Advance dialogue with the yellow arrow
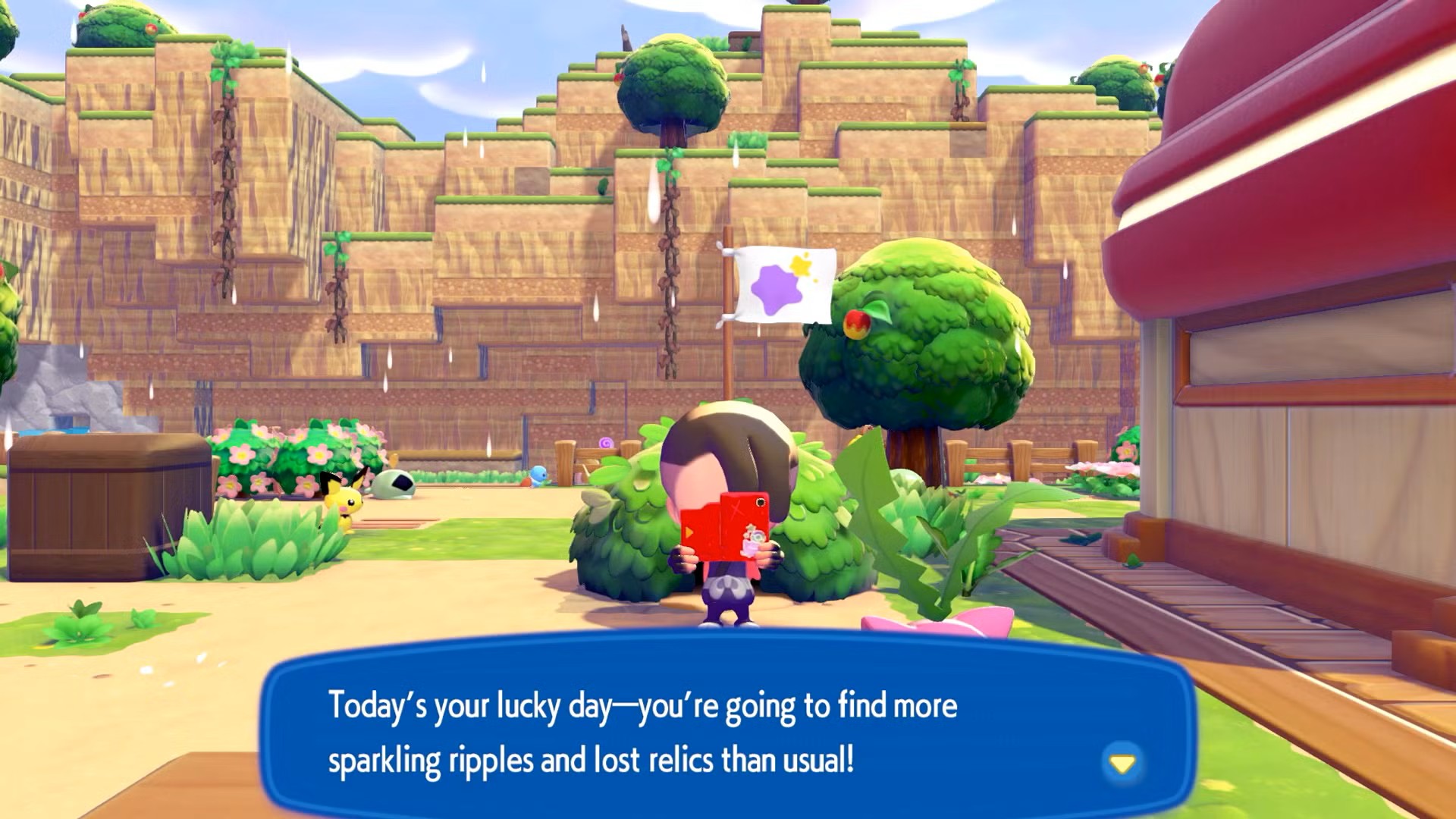The image size is (1456, 819). click(x=1122, y=763)
